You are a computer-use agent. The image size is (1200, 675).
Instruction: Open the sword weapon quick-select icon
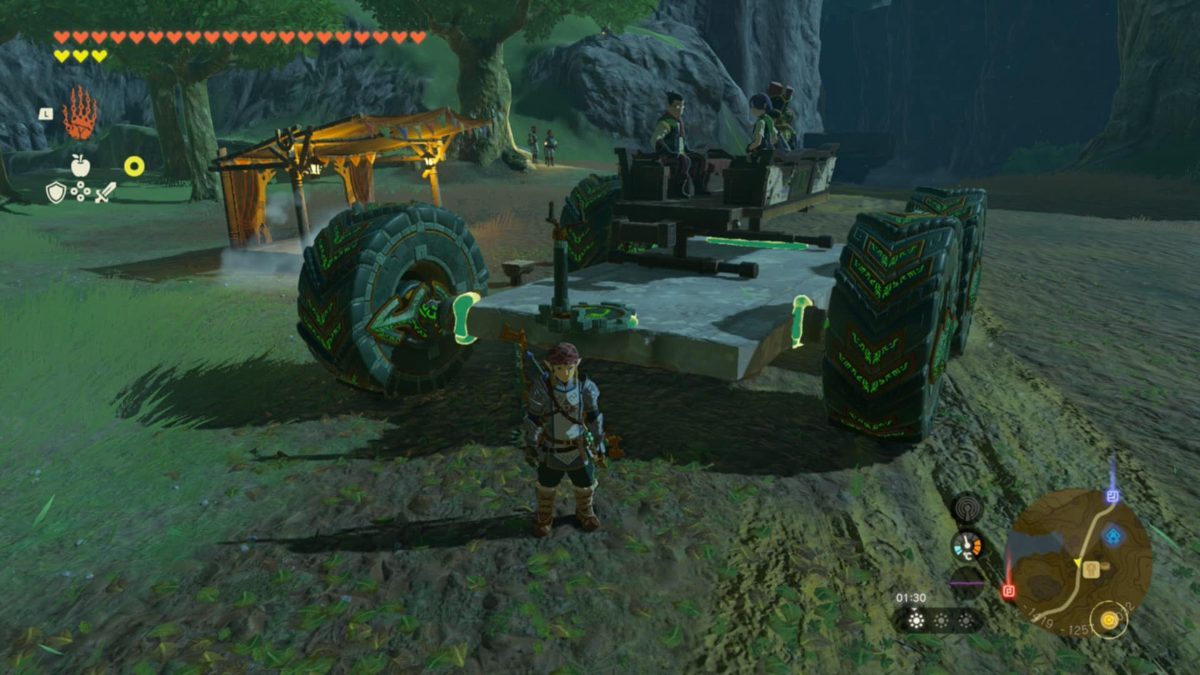105,192
